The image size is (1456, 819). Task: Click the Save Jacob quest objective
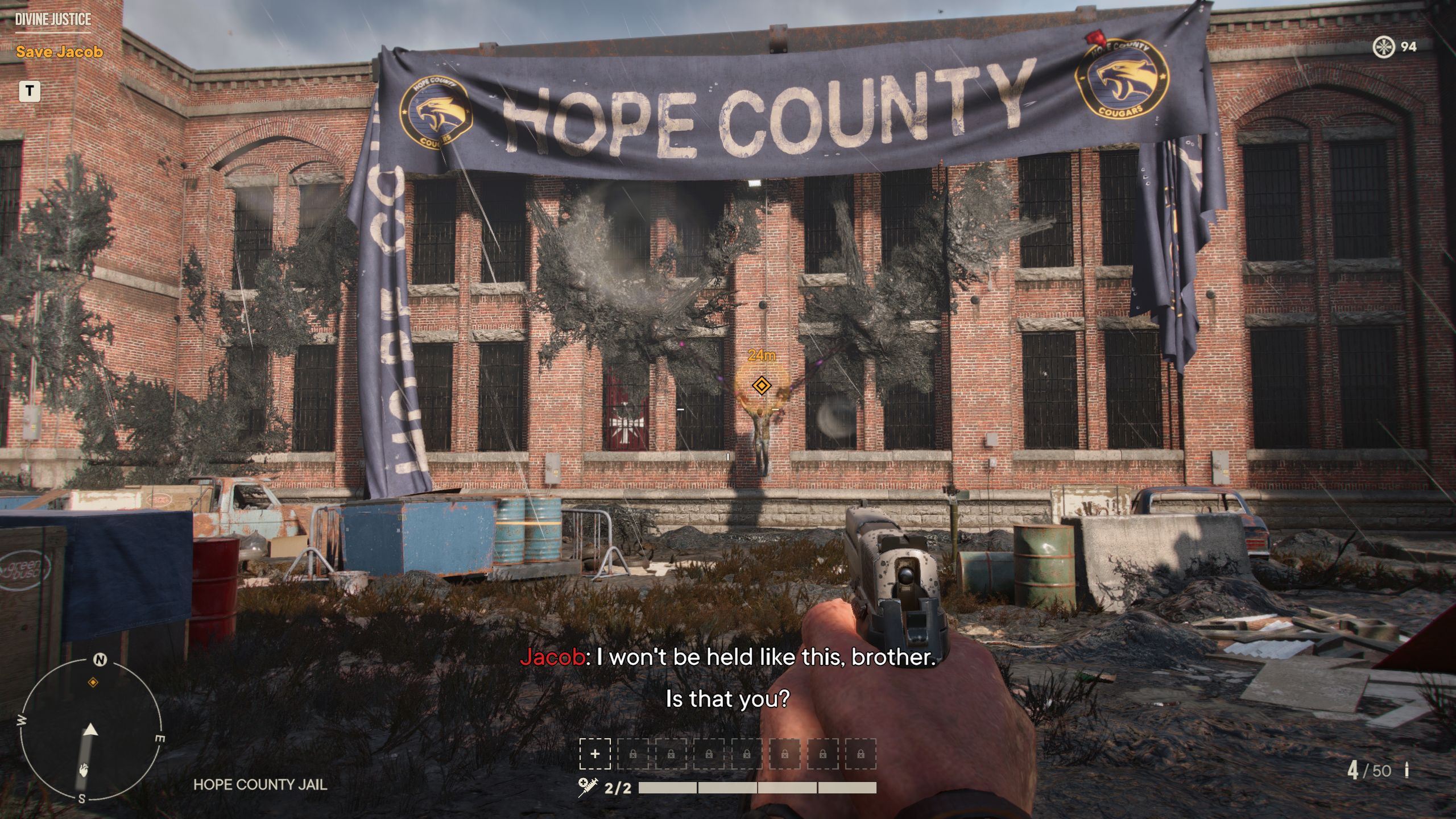coord(59,52)
